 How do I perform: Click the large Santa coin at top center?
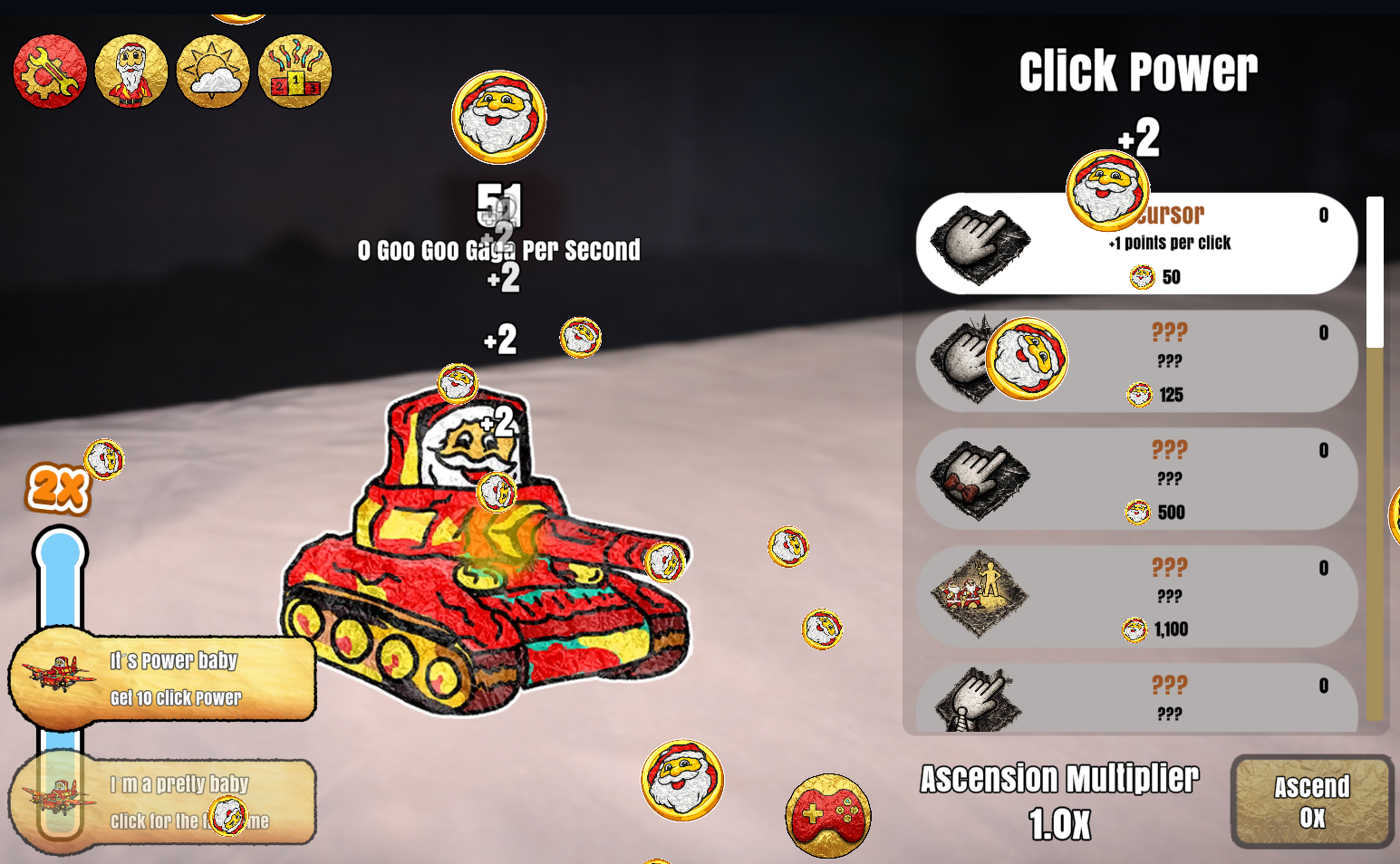pyautogui.click(x=498, y=118)
